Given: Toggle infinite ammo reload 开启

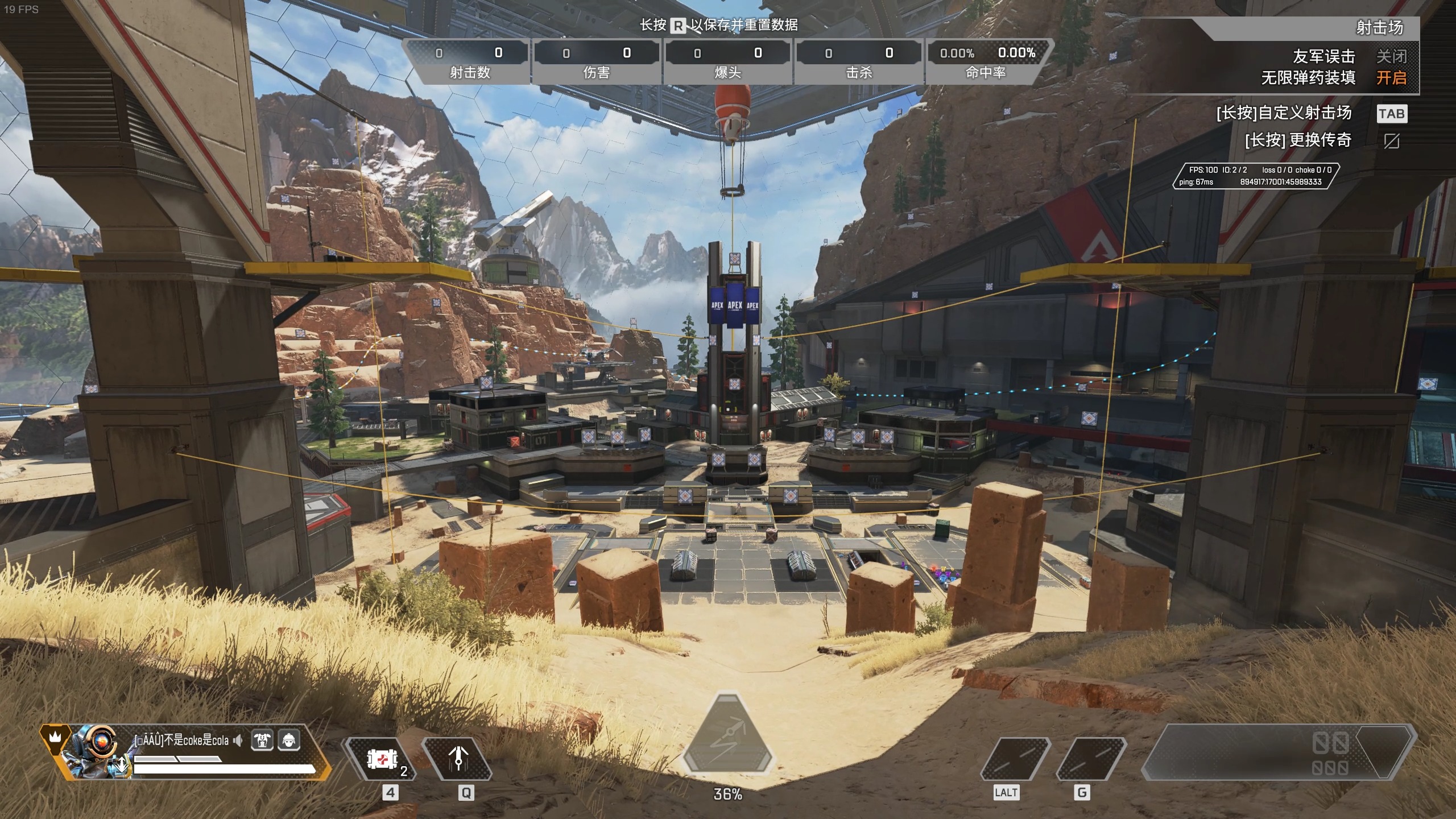Looking at the screenshot, I should tap(1391, 77).
